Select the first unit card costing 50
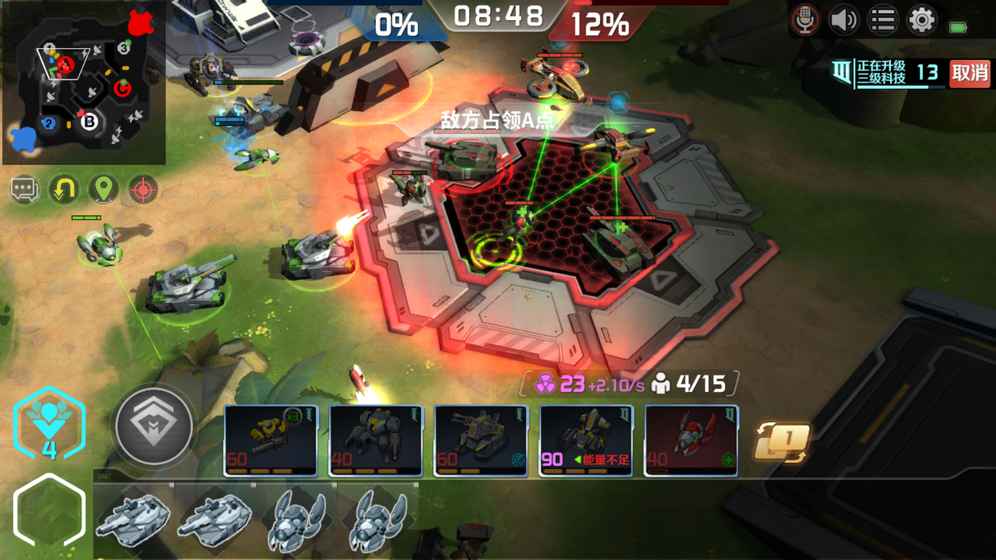996x560 pixels. click(271, 440)
